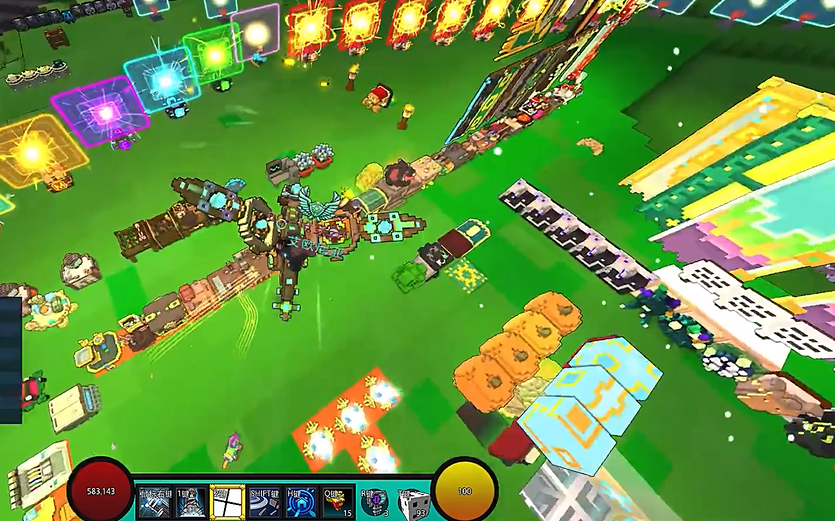Use the blue home portal ability
The height and width of the screenshot is (521, 835).
300,500
